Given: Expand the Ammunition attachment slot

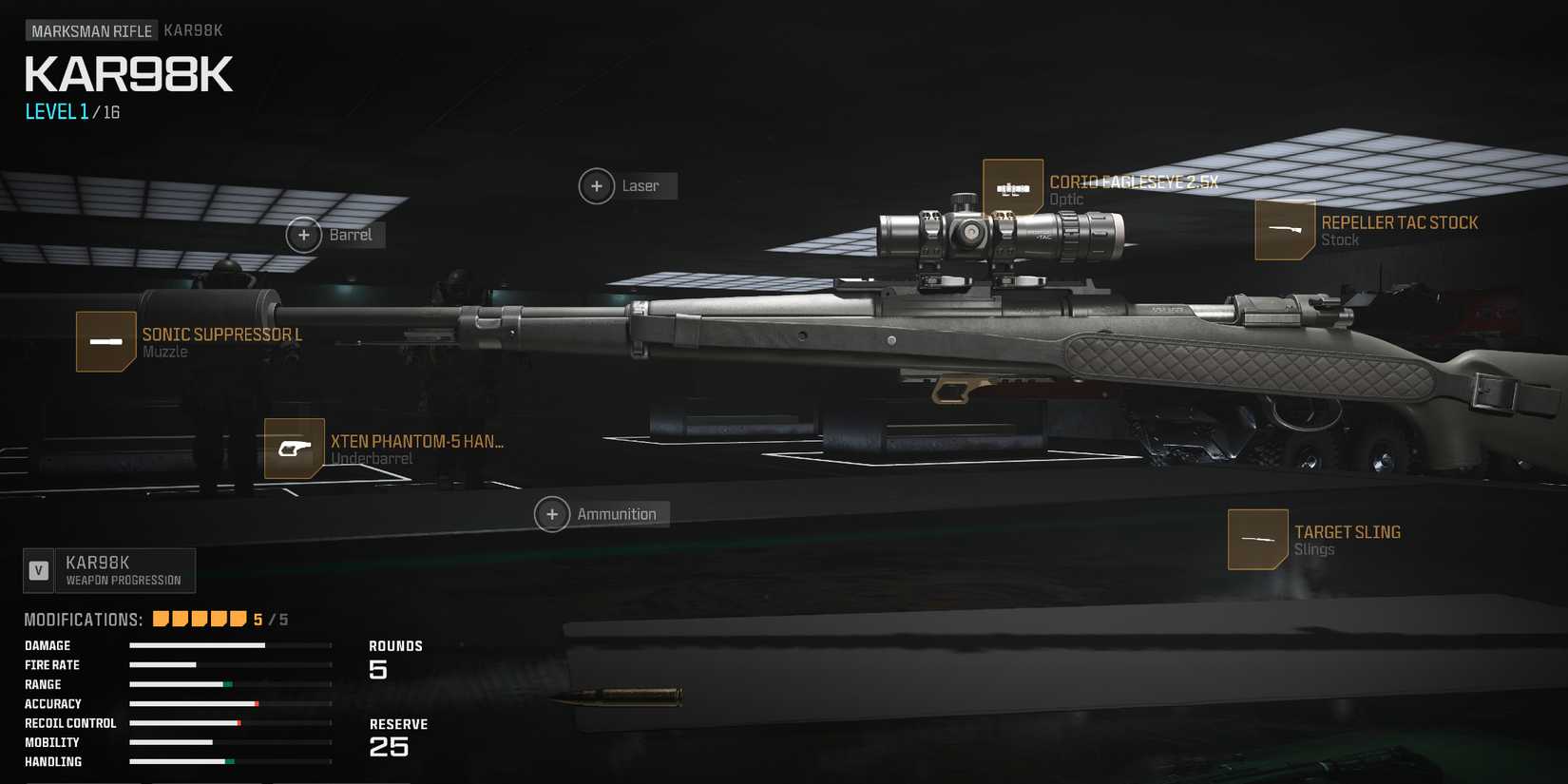Looking at the screenshot, I should 552,513.
